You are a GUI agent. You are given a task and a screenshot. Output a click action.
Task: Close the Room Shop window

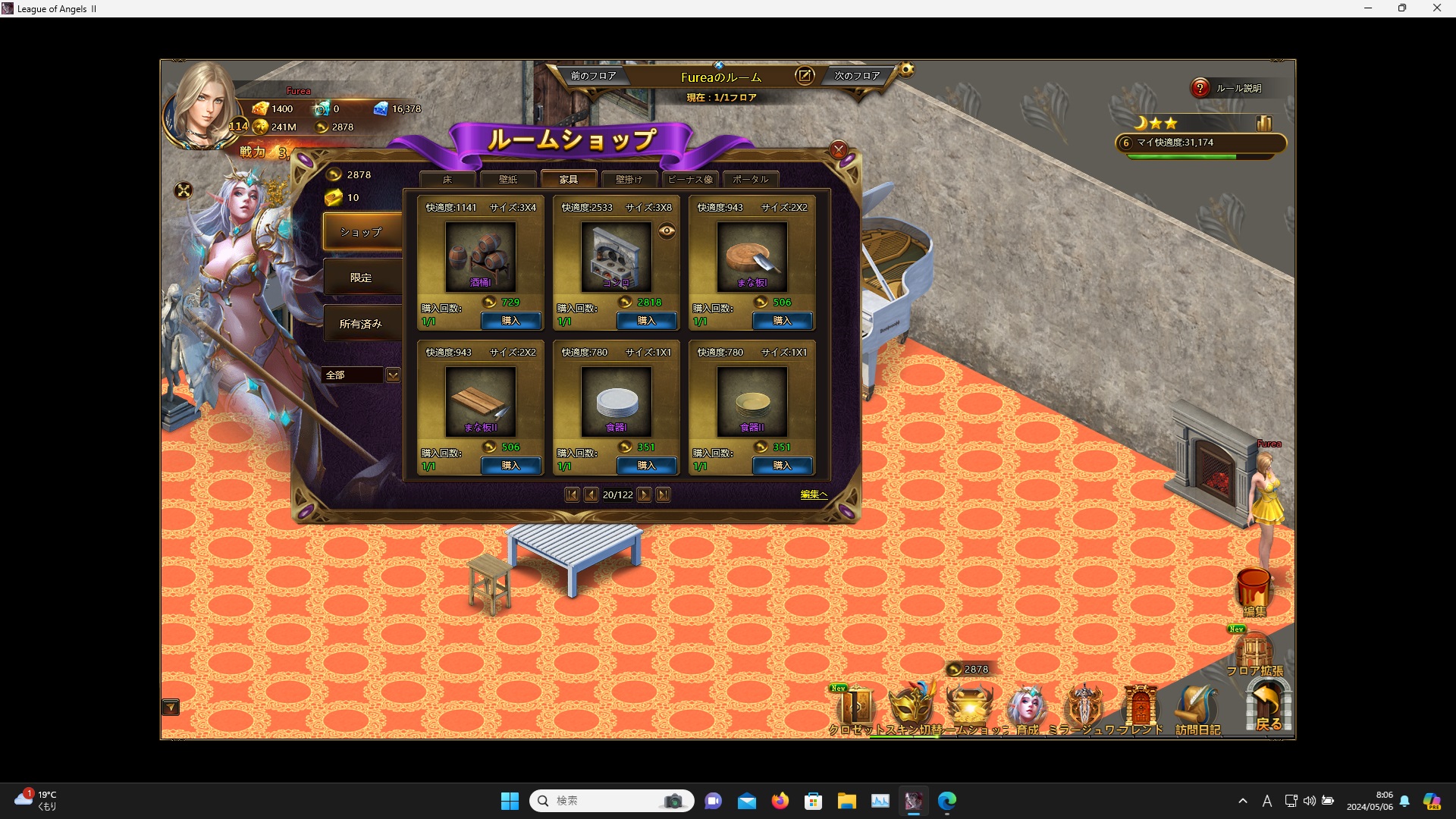click(x=838, y=149)
